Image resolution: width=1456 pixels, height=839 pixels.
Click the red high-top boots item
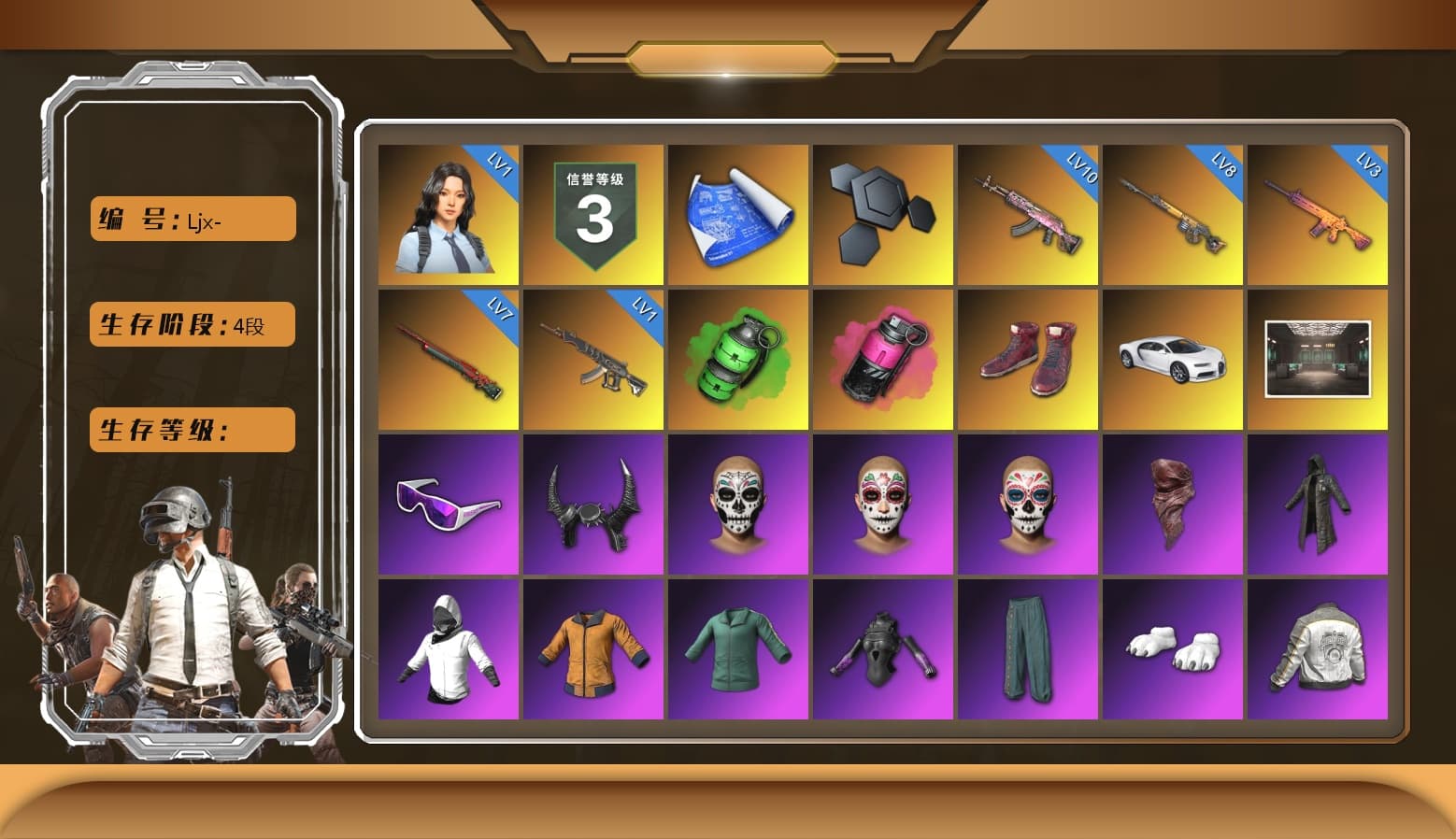(x=1028, y=358)
